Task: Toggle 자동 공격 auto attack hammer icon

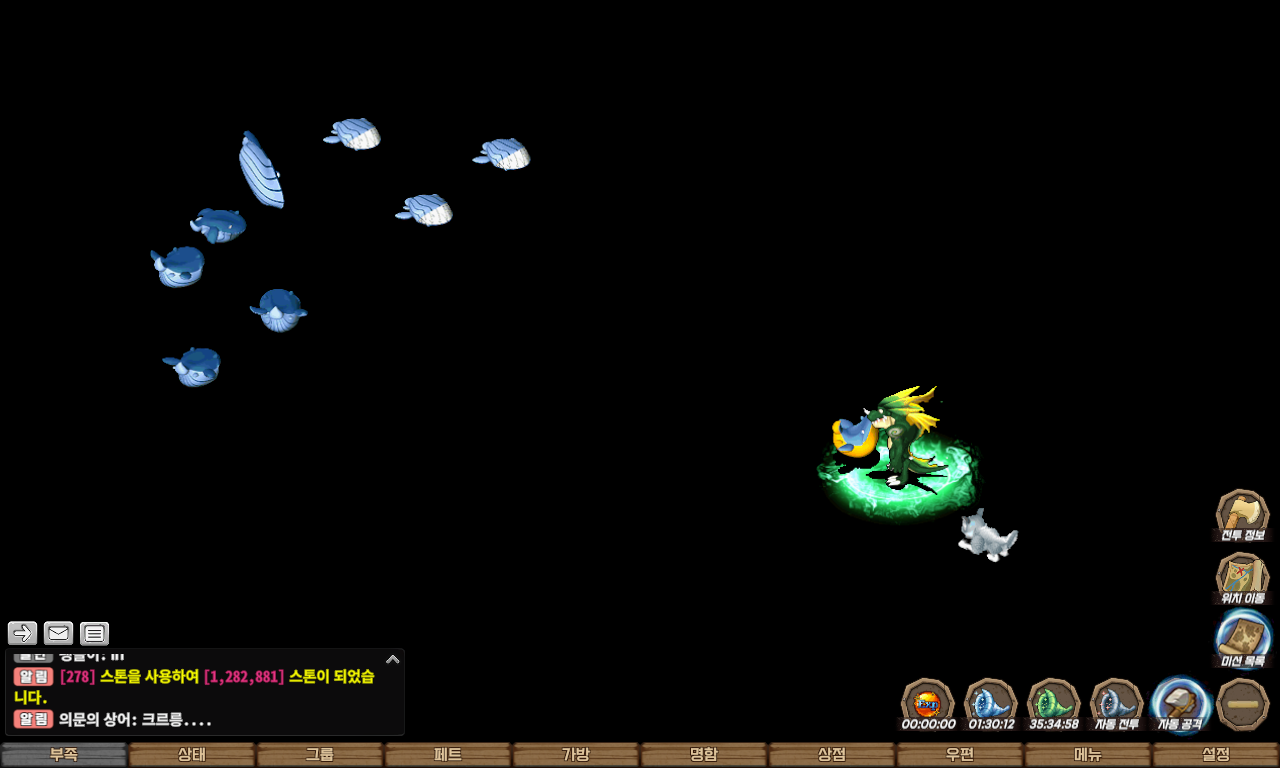Action: (x=1180, y=704)
